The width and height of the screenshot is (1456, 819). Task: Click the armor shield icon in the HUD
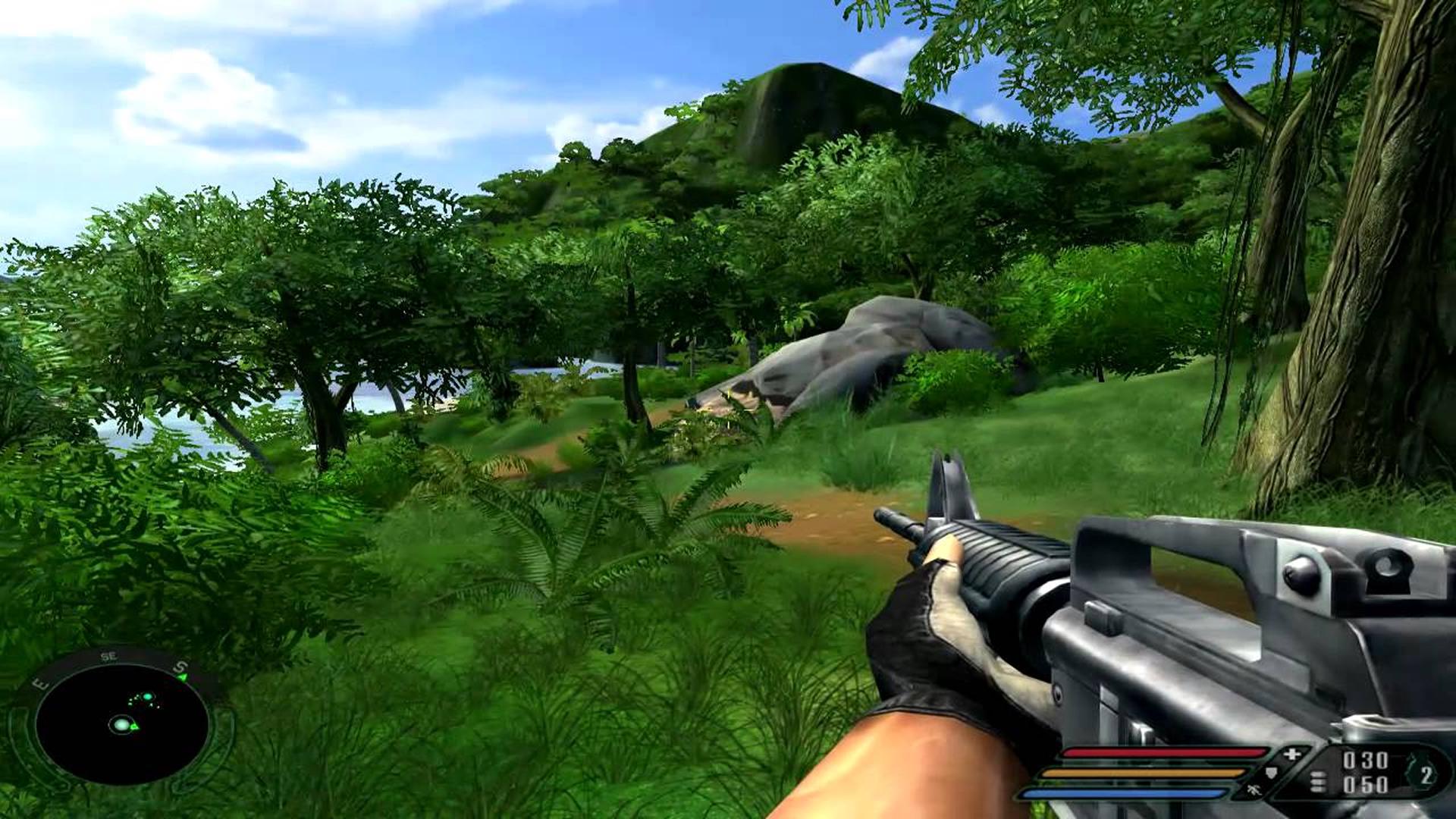tap(1272, 772)
